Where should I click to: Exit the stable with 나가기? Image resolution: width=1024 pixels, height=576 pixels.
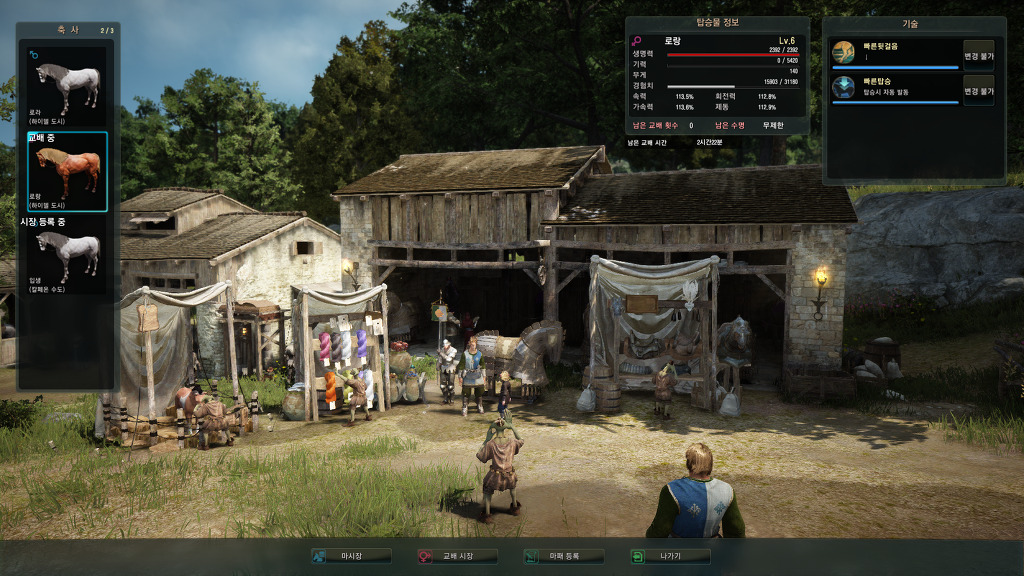[669, 556]
